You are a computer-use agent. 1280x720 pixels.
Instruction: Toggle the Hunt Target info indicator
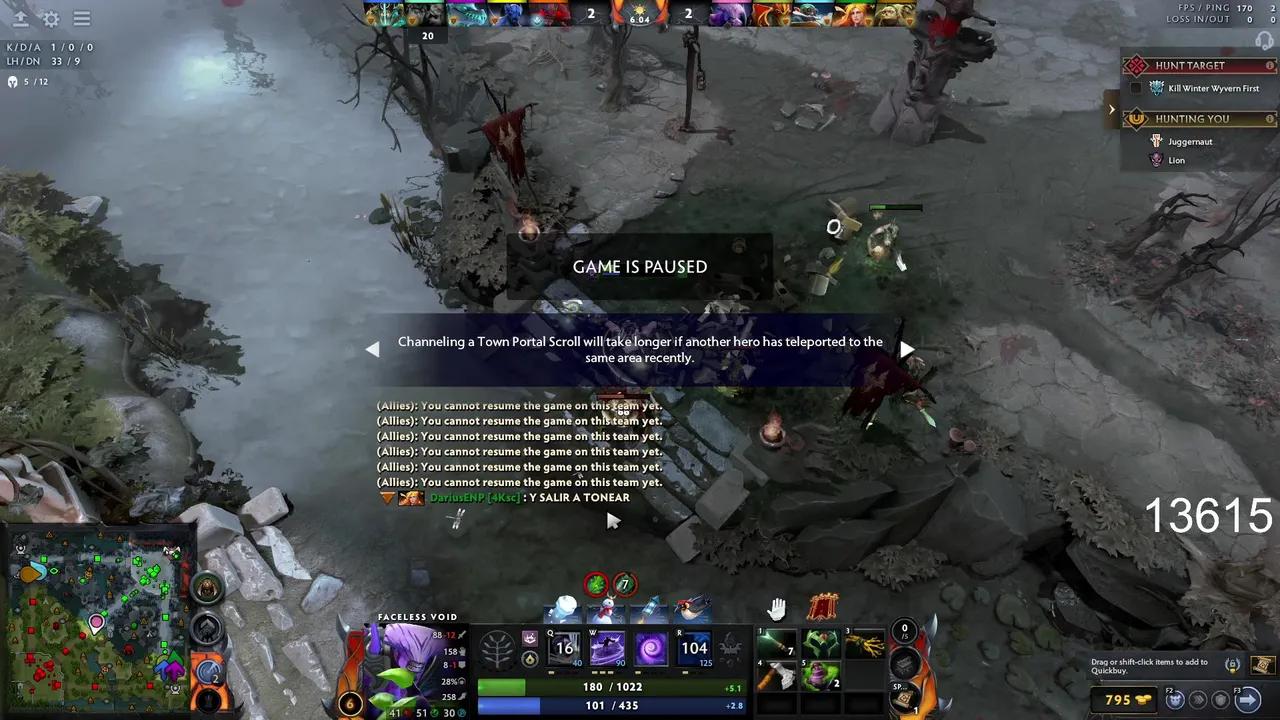click(1270, 65)
